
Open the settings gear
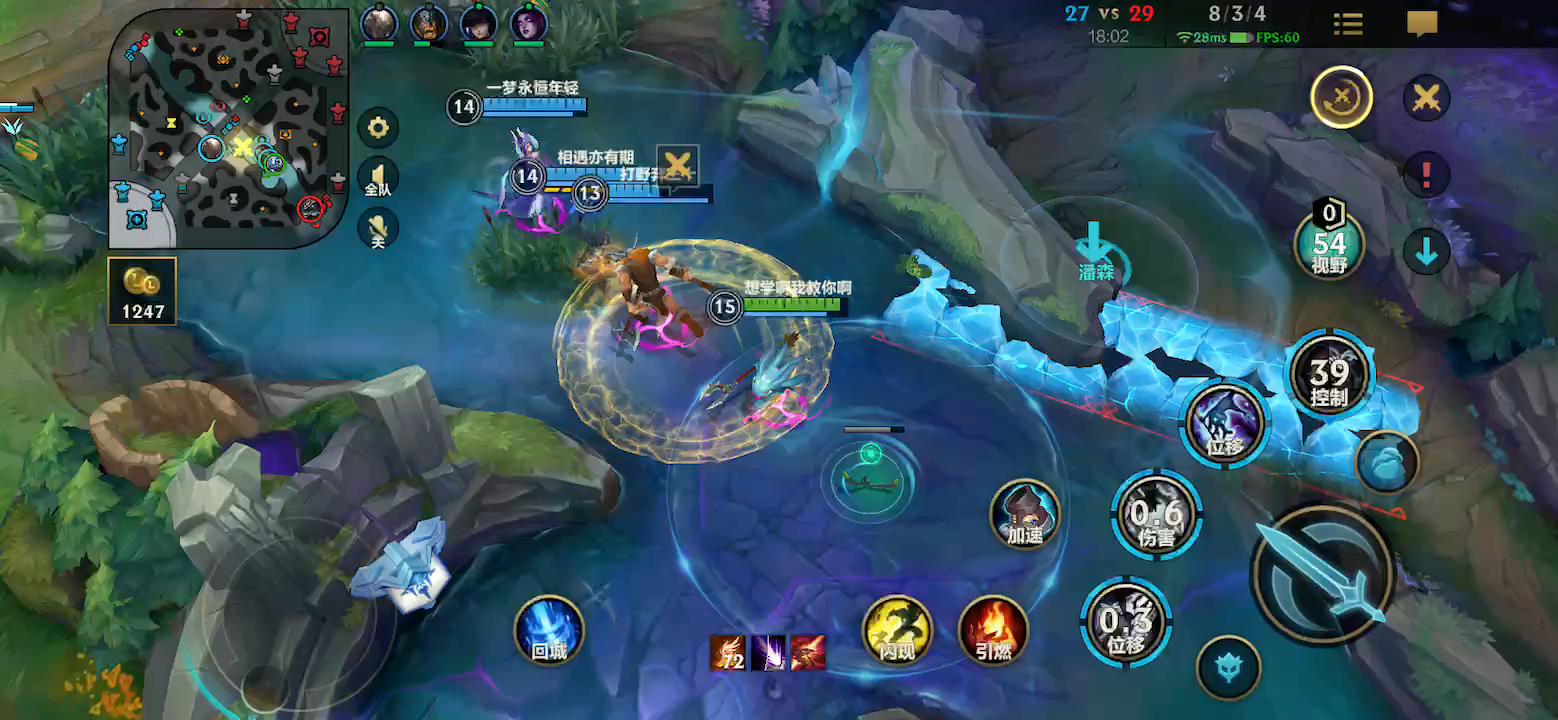click(x=378, y=128)
